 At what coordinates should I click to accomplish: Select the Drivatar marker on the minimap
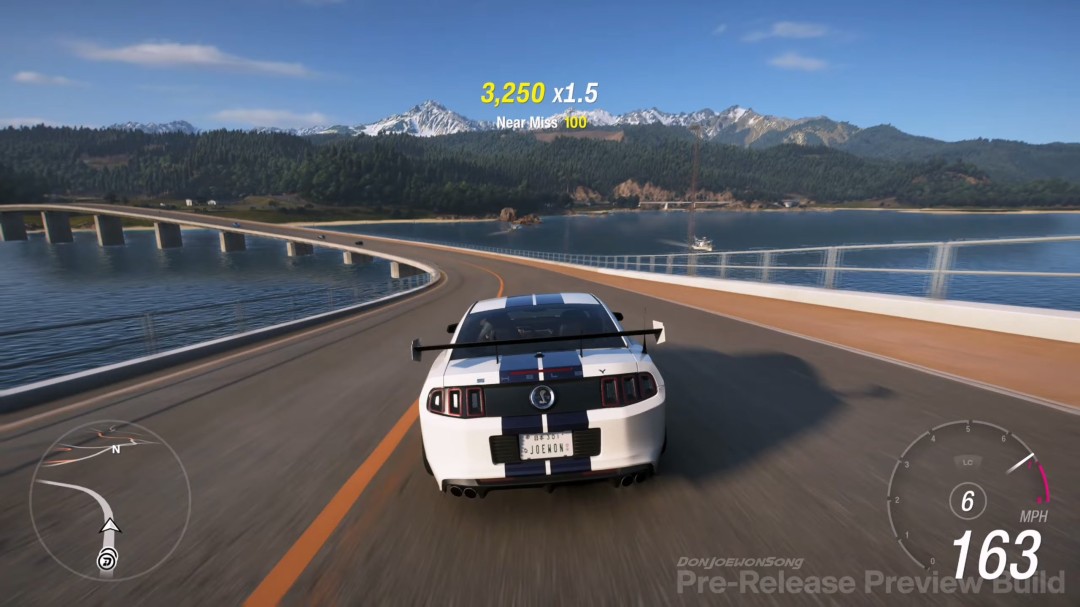coord(106,561)
